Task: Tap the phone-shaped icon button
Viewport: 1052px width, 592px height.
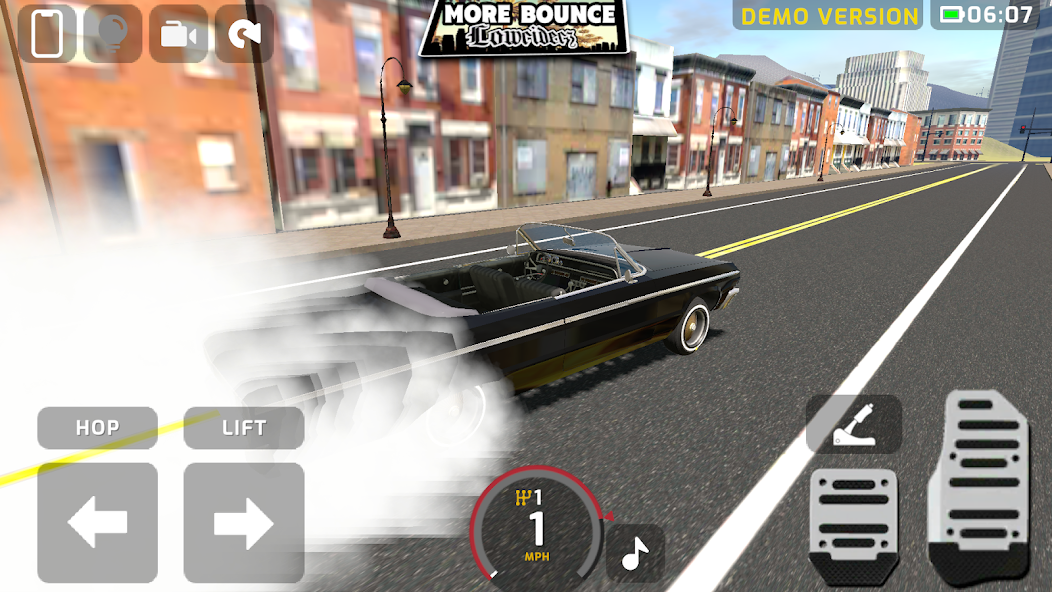Action: [x=47, y=34]
